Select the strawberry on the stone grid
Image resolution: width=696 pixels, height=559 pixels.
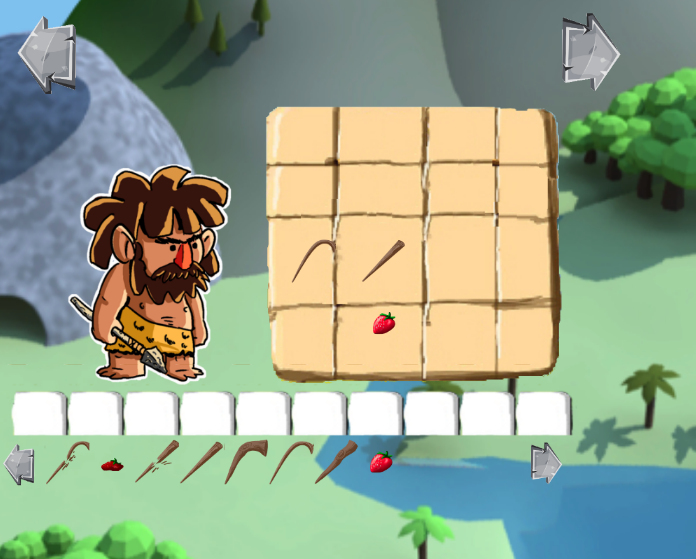(384, 323)
